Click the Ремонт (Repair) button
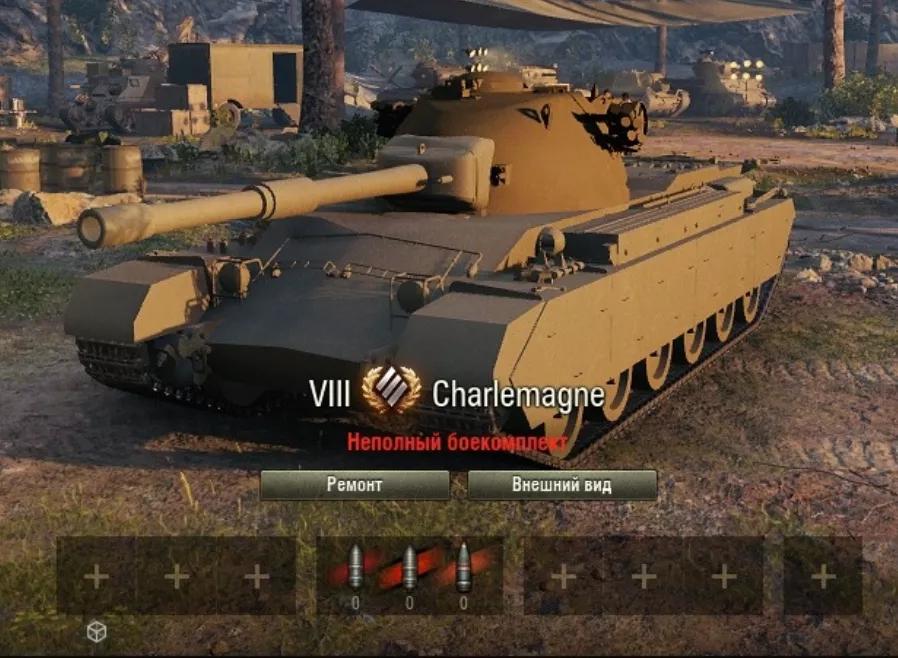Image resolution: width=898 pixels, height=658 pixels. click(x=354, y=485)
